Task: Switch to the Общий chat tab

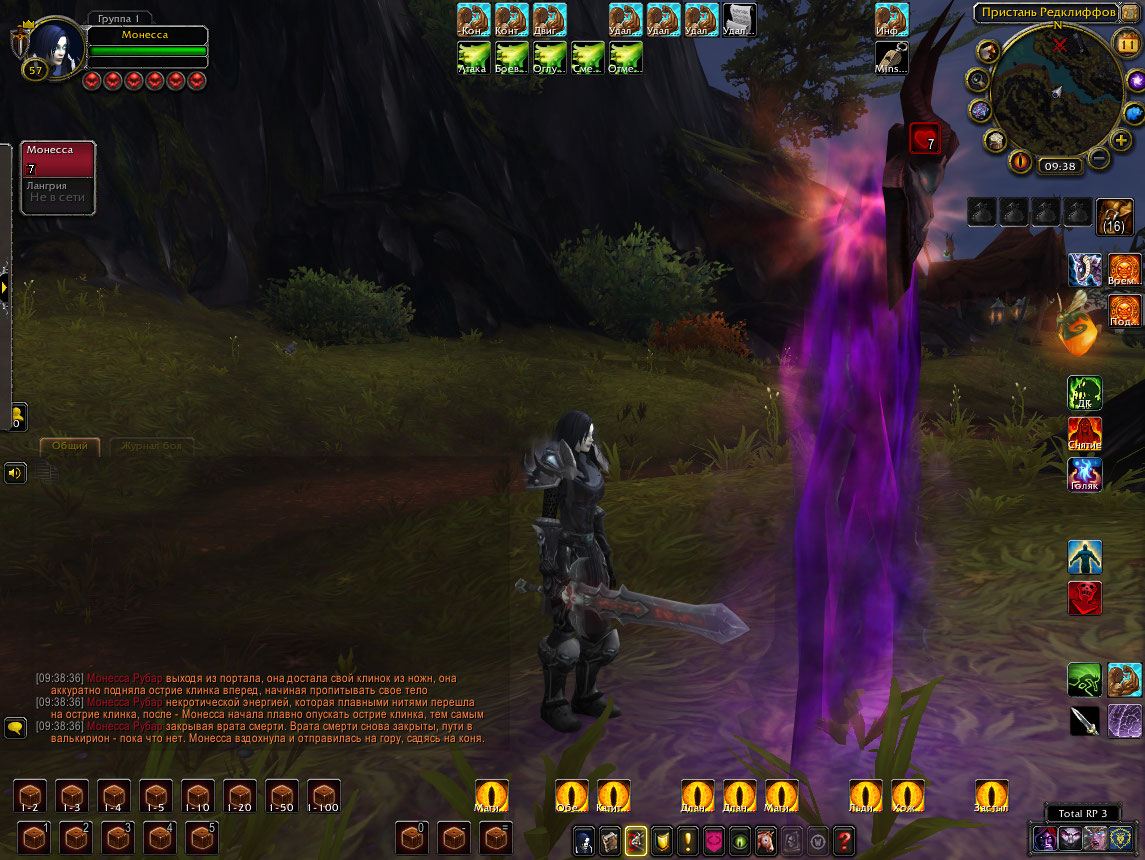Action: [x=70, y=446]
